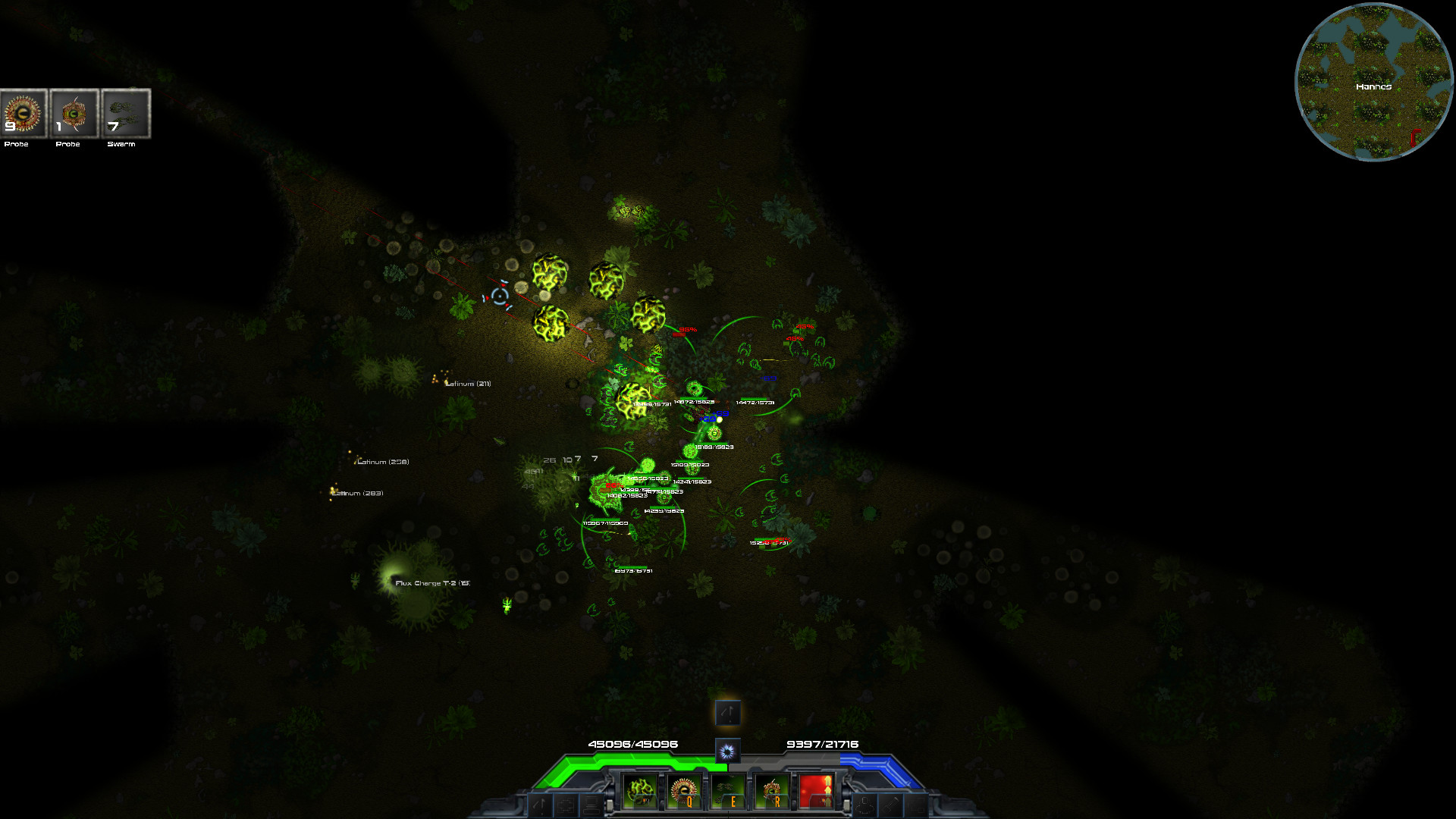Select the group of 7 Swarm units
This screenshot has height=819, width=1456.
click(x=124, y=115)
